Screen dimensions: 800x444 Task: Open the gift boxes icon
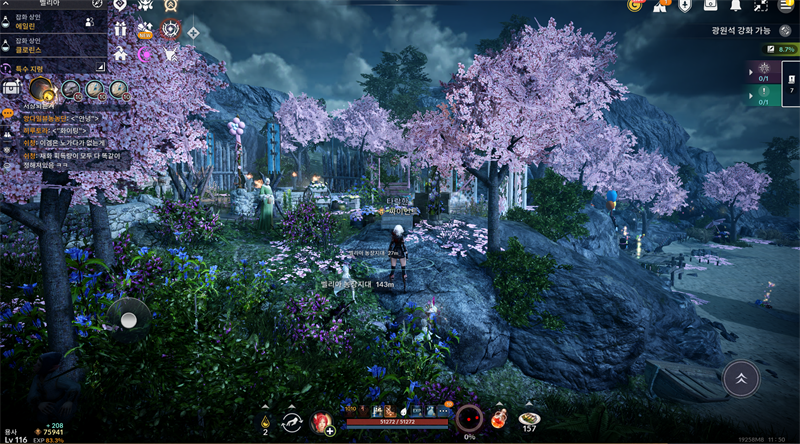click(x=121, y=29)
